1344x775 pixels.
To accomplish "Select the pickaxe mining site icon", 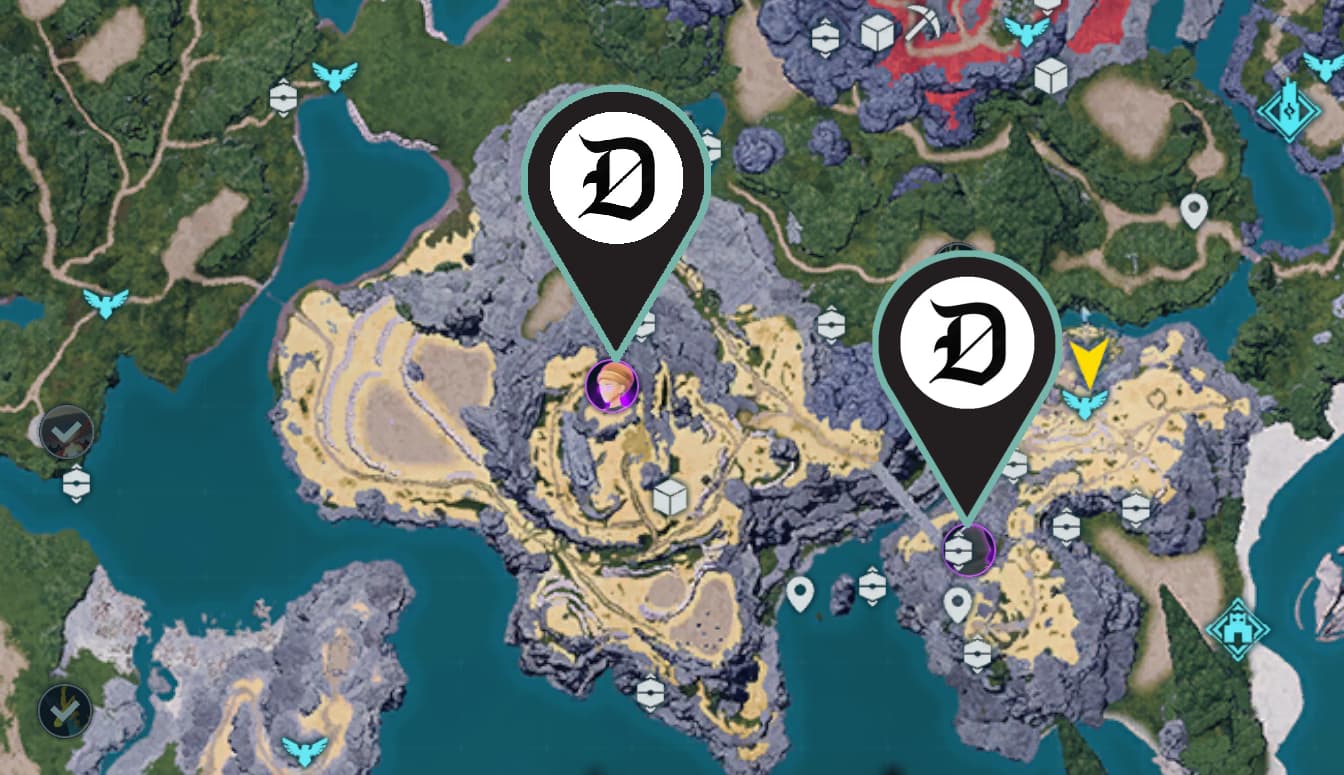I will pyautogui.click(x=921, y=19).
